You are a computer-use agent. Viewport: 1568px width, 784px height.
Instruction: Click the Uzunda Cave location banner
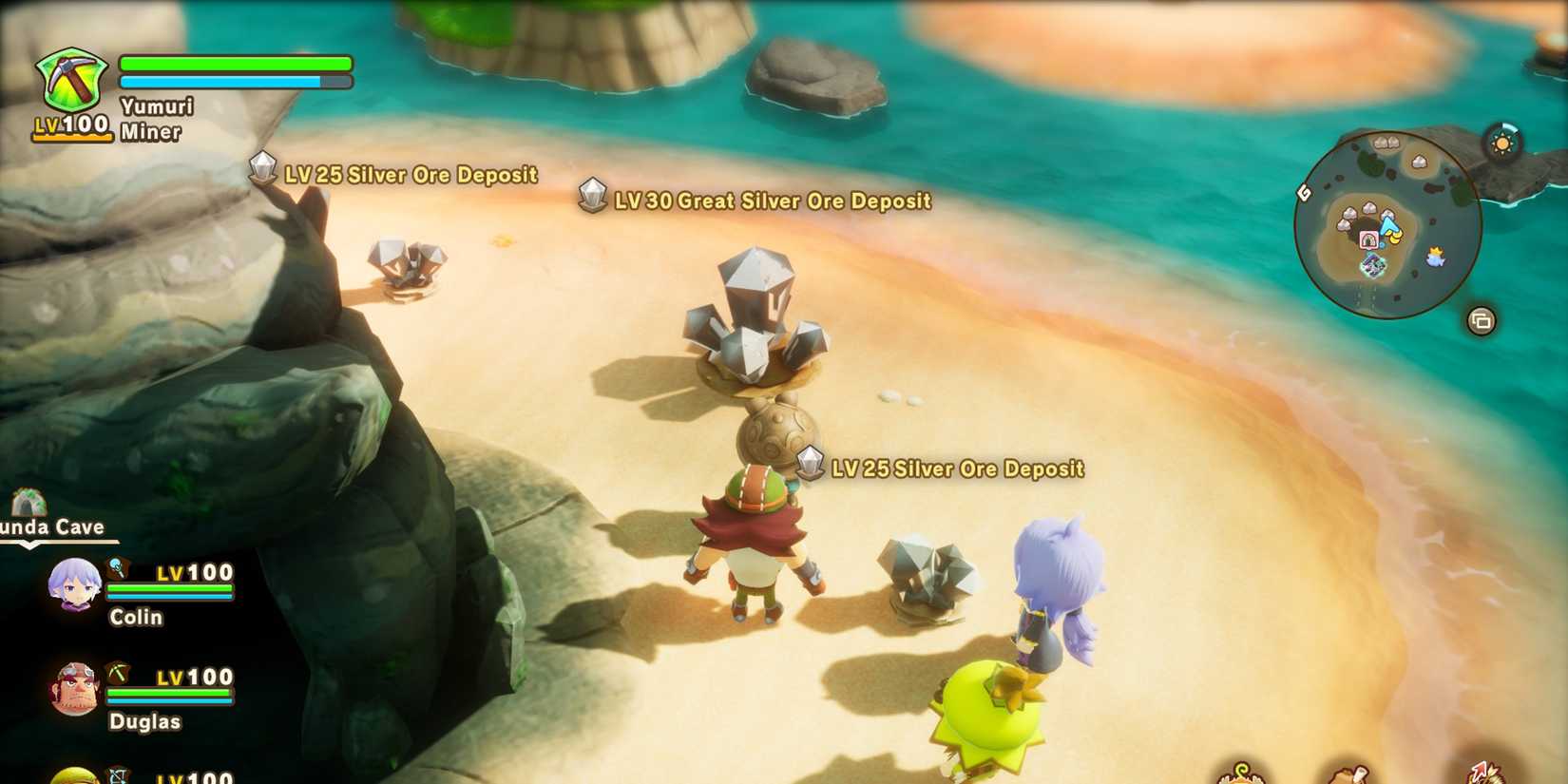click(x=52, y=526)
